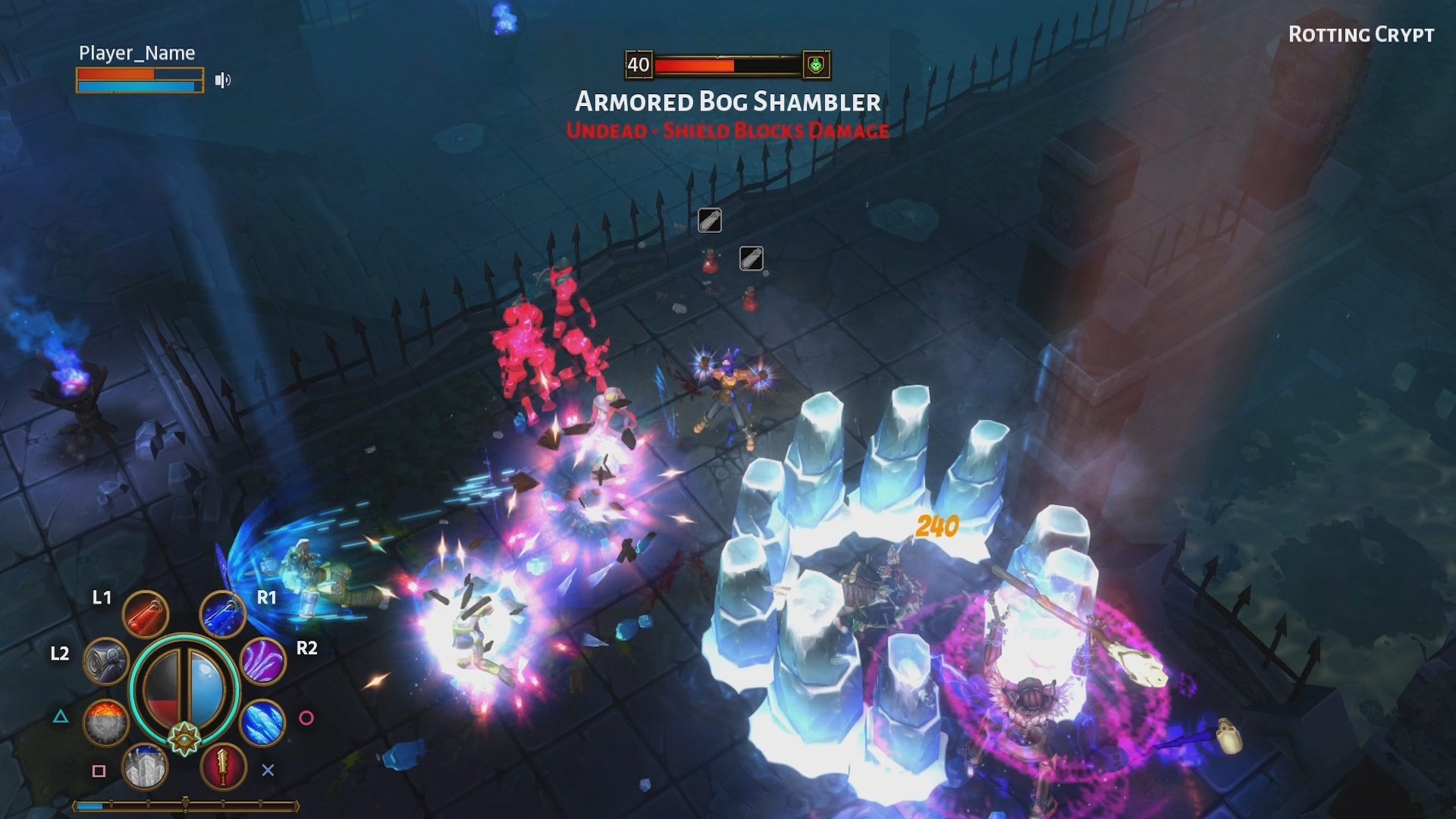Mute audio via the speaker icon
1456x819 pixels.
(x=222, y=80)
